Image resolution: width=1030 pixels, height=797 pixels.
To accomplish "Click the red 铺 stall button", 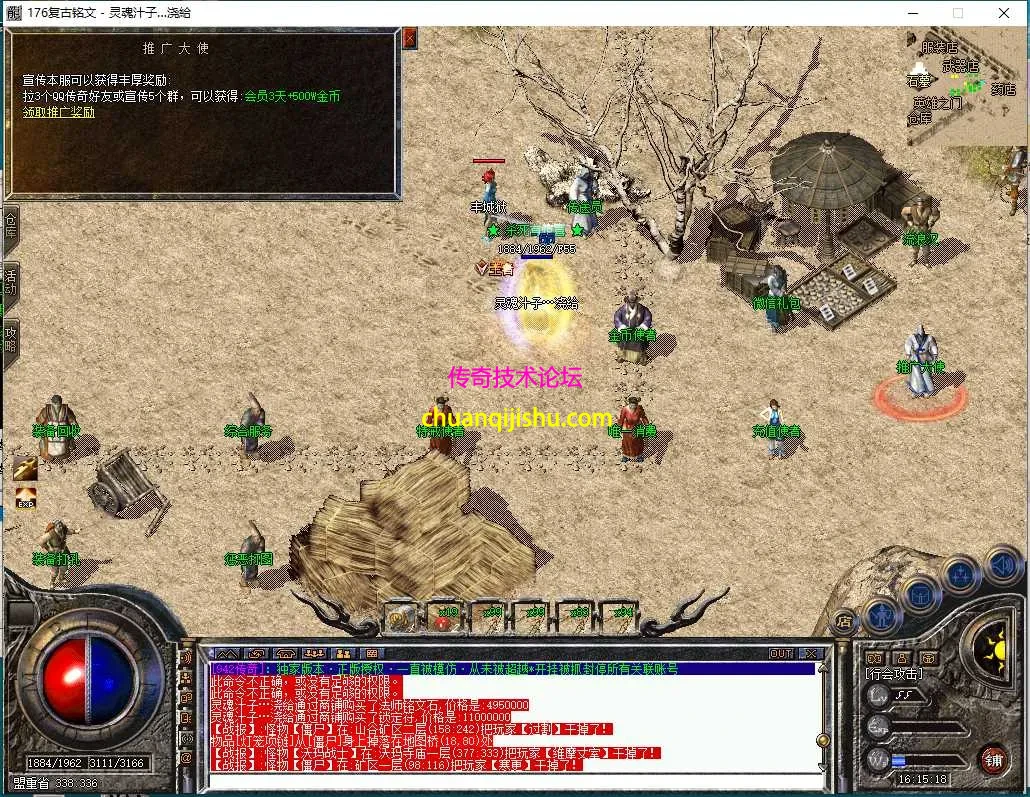I will tap(992, 759).
